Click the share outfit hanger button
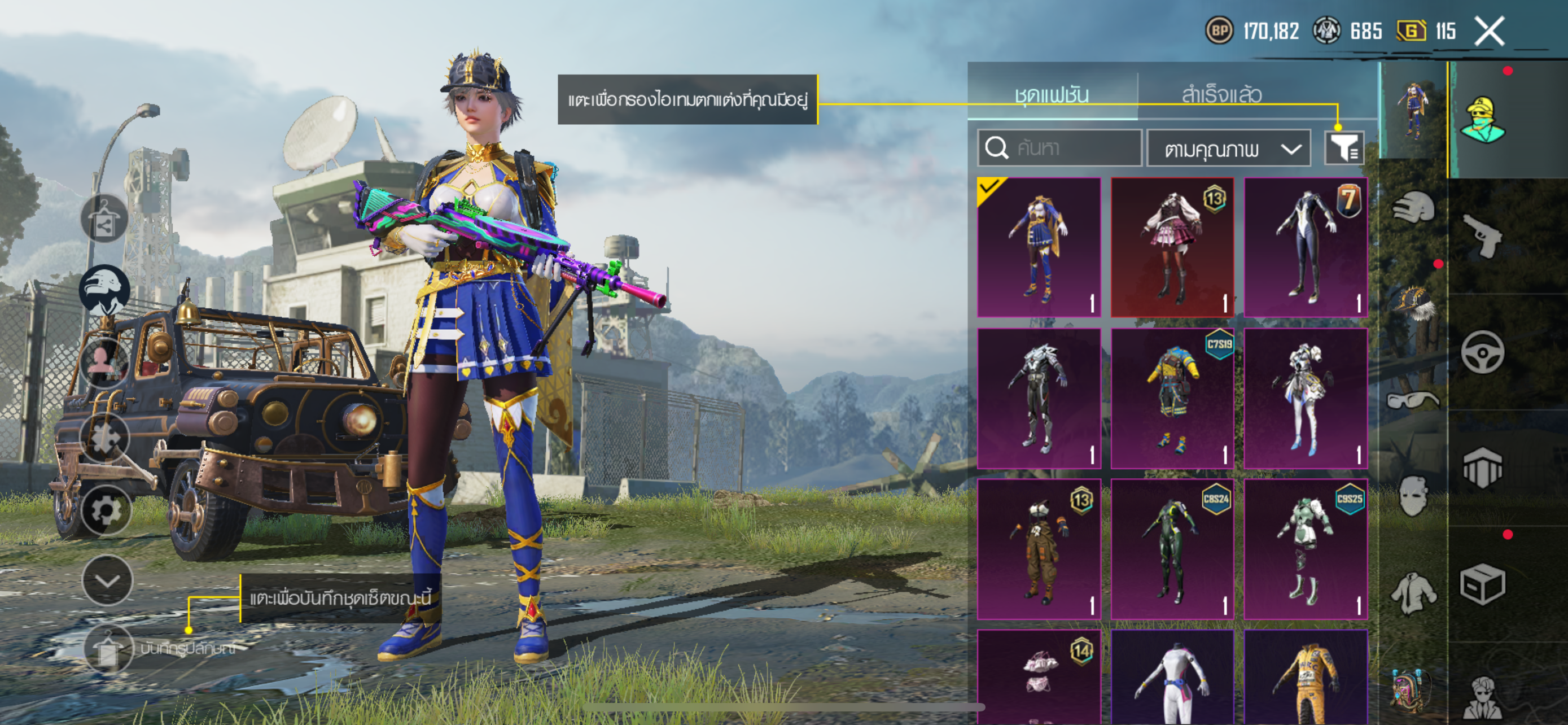Viewport: 1568px width, 725px height. tap(104, 219)
